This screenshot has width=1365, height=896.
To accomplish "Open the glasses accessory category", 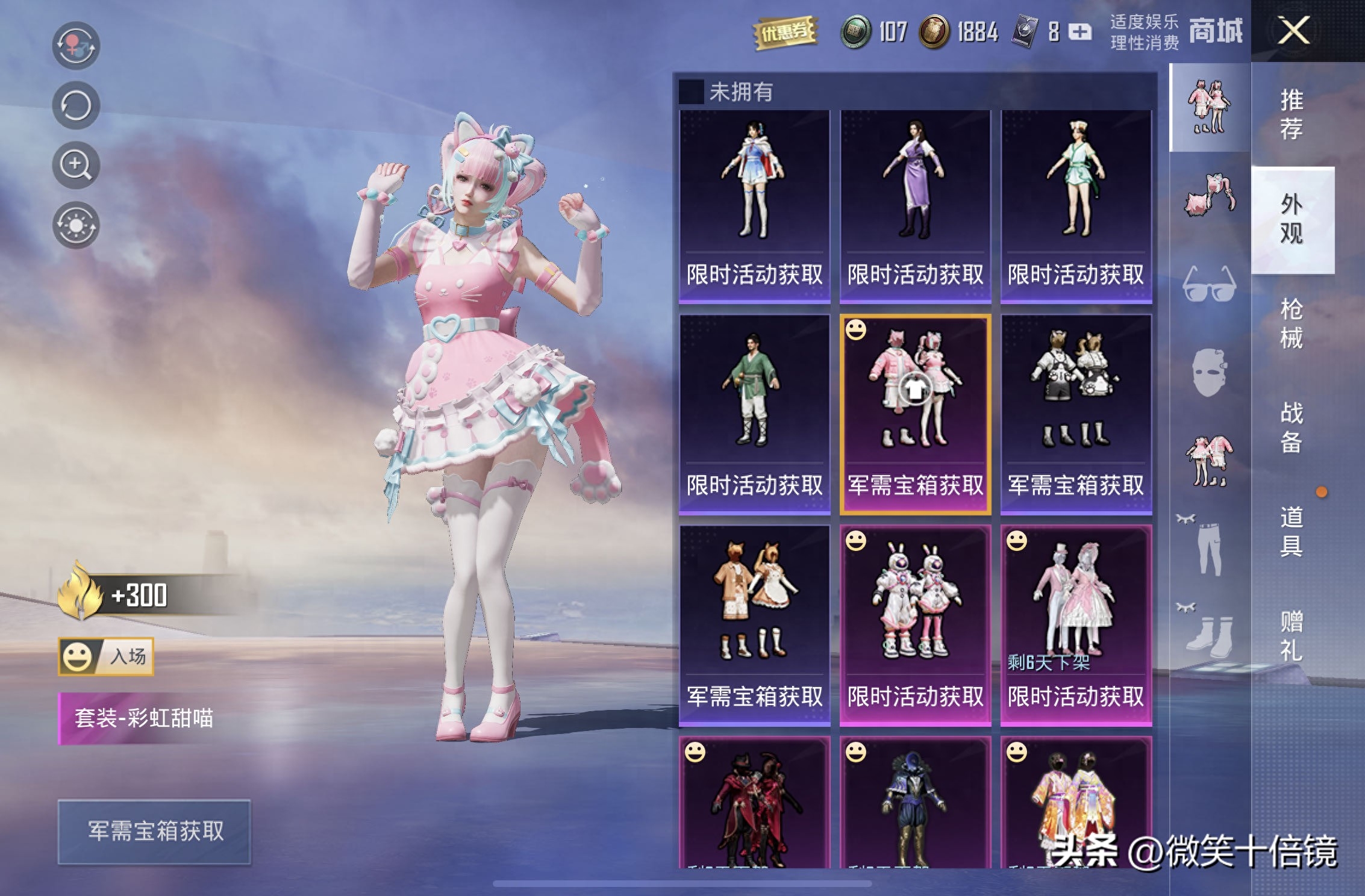I will (1209, 284).
